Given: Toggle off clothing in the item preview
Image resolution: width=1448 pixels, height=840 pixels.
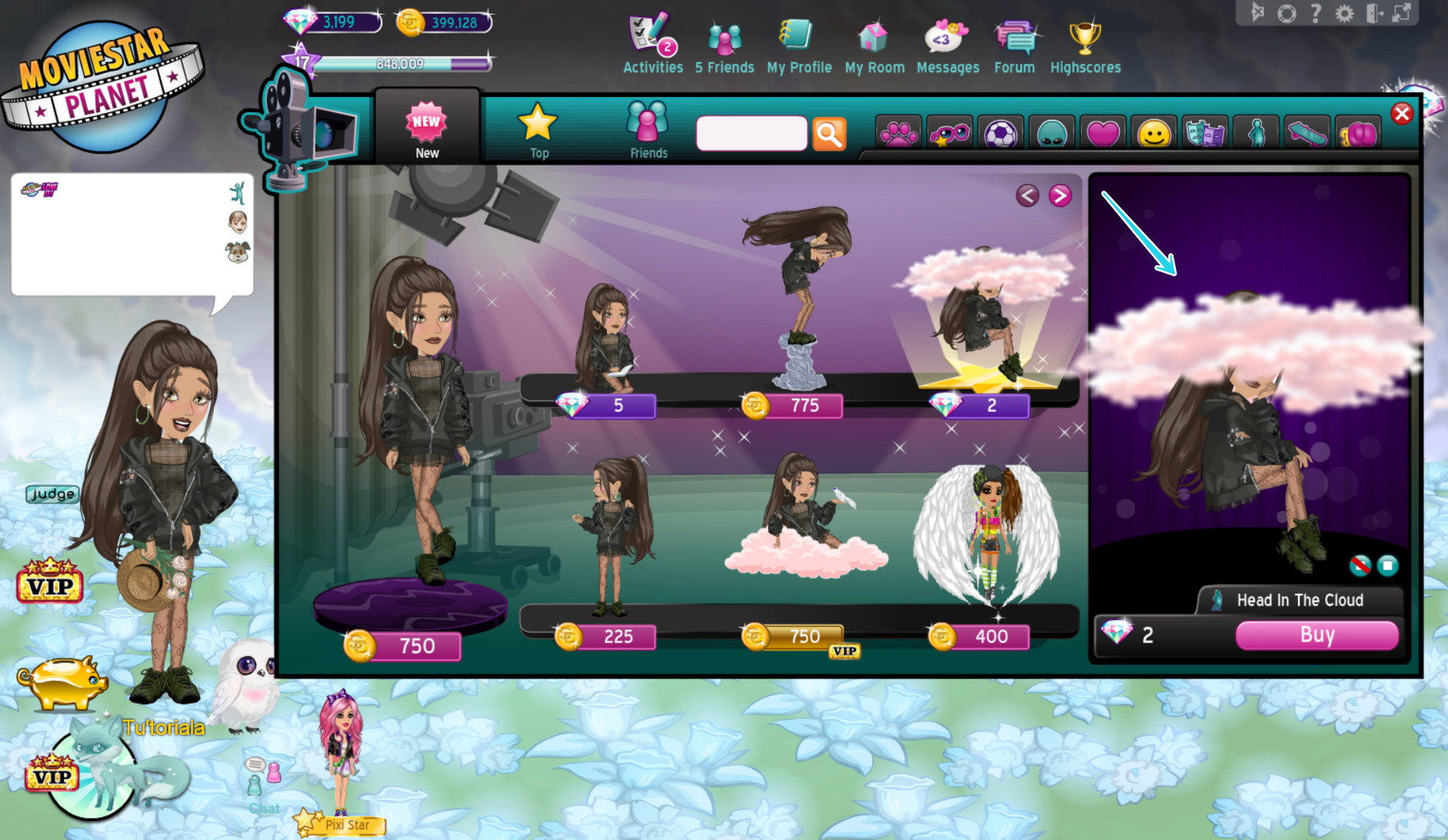Looking at the screenshot, I should (1361, 566).
